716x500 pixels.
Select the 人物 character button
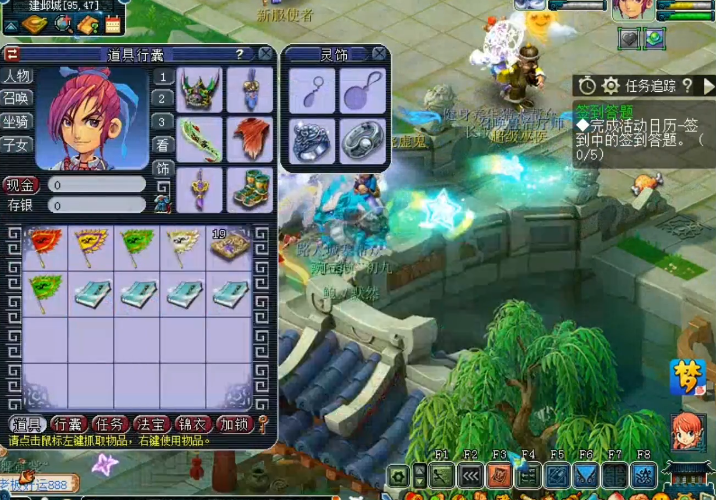pyautogui.click(x=17, y=76)
